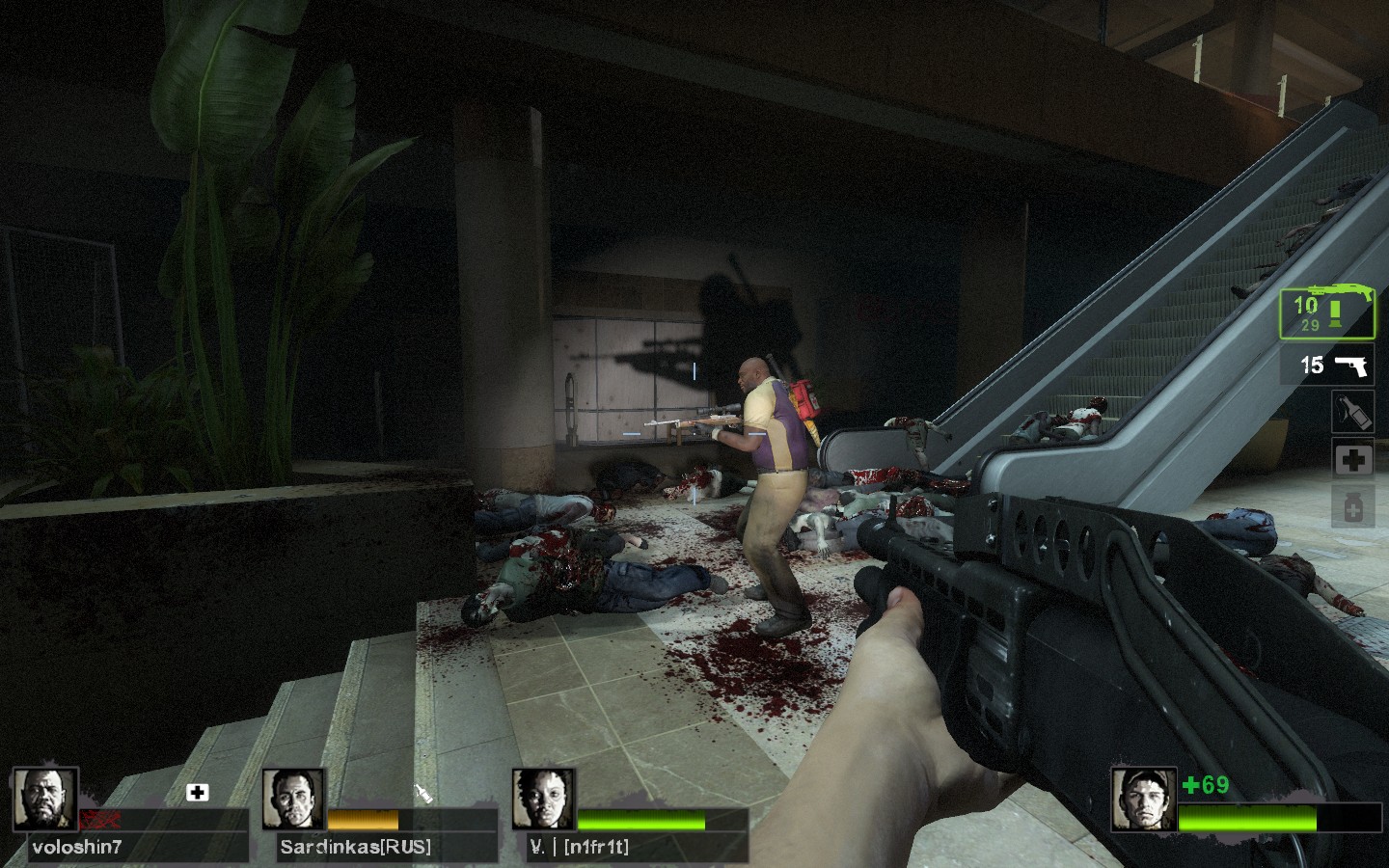Click the V. | [n1fr1t] teammate portrait
The width and height of the screenshot is (1389, 868).
543,799
